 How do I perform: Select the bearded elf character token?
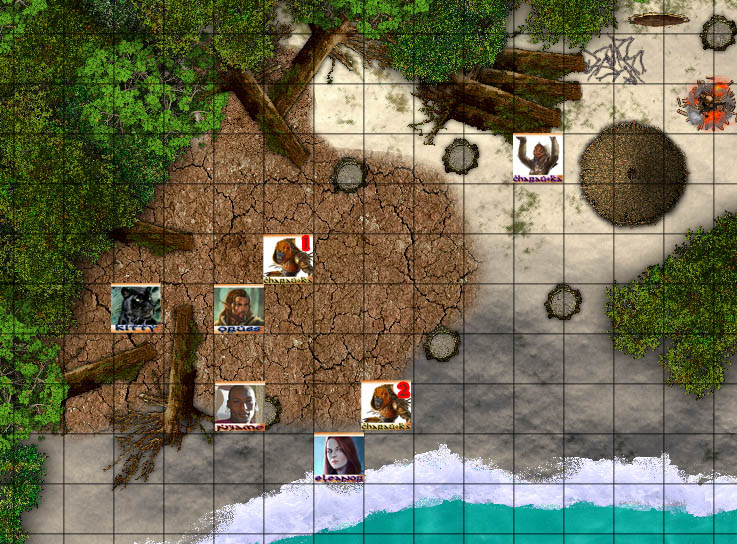click(239, 307)
